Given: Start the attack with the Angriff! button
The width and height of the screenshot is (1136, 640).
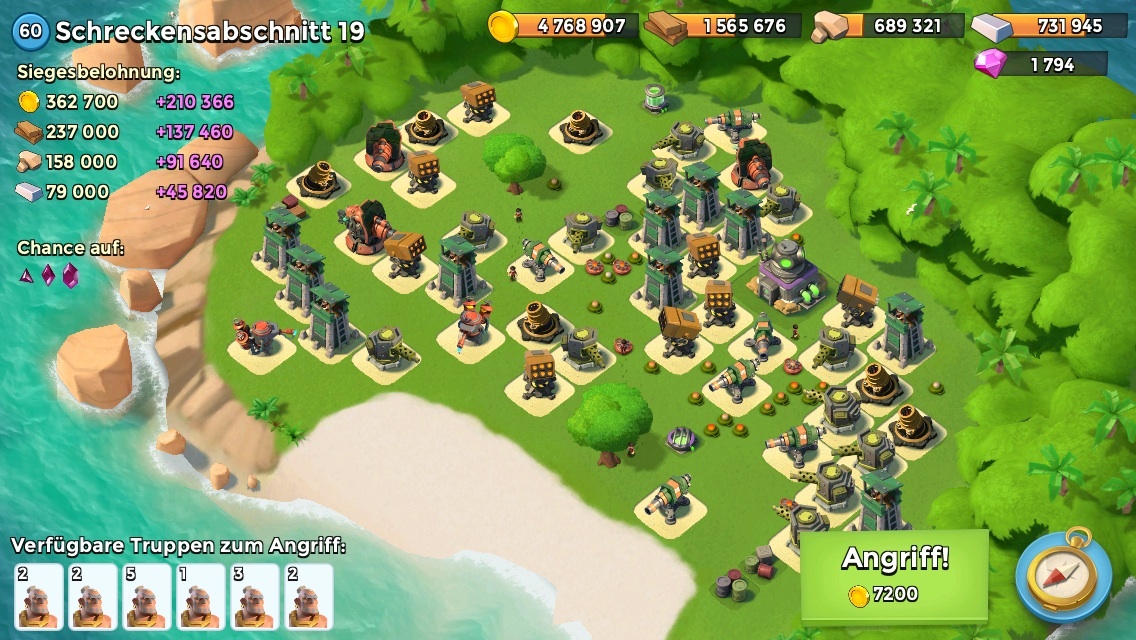Looking at the screenshot, I should (x=894, y=574).
